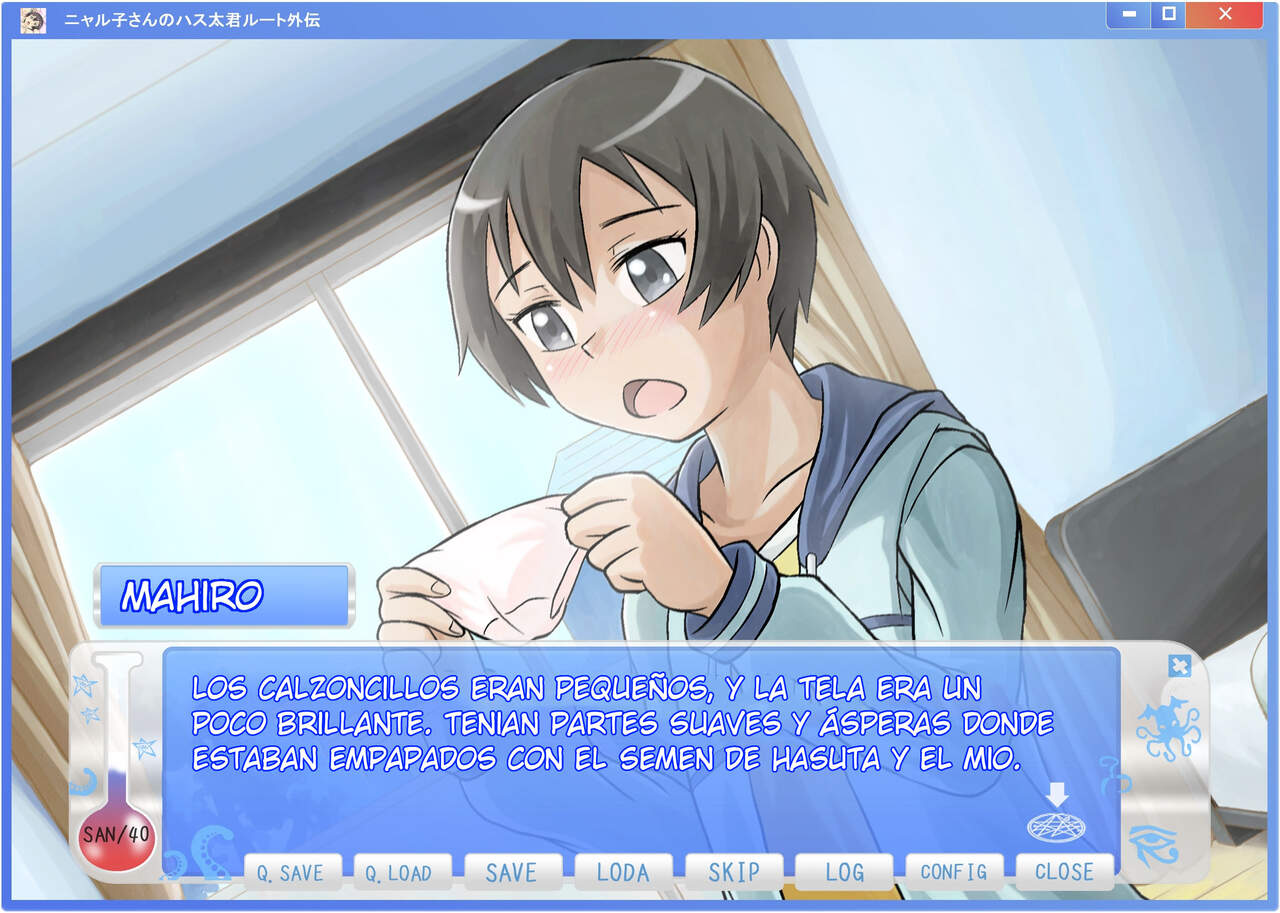This screenshot has height=913, width=1280.
Task: Open the LODA load menu
Action: pos(623,872)
